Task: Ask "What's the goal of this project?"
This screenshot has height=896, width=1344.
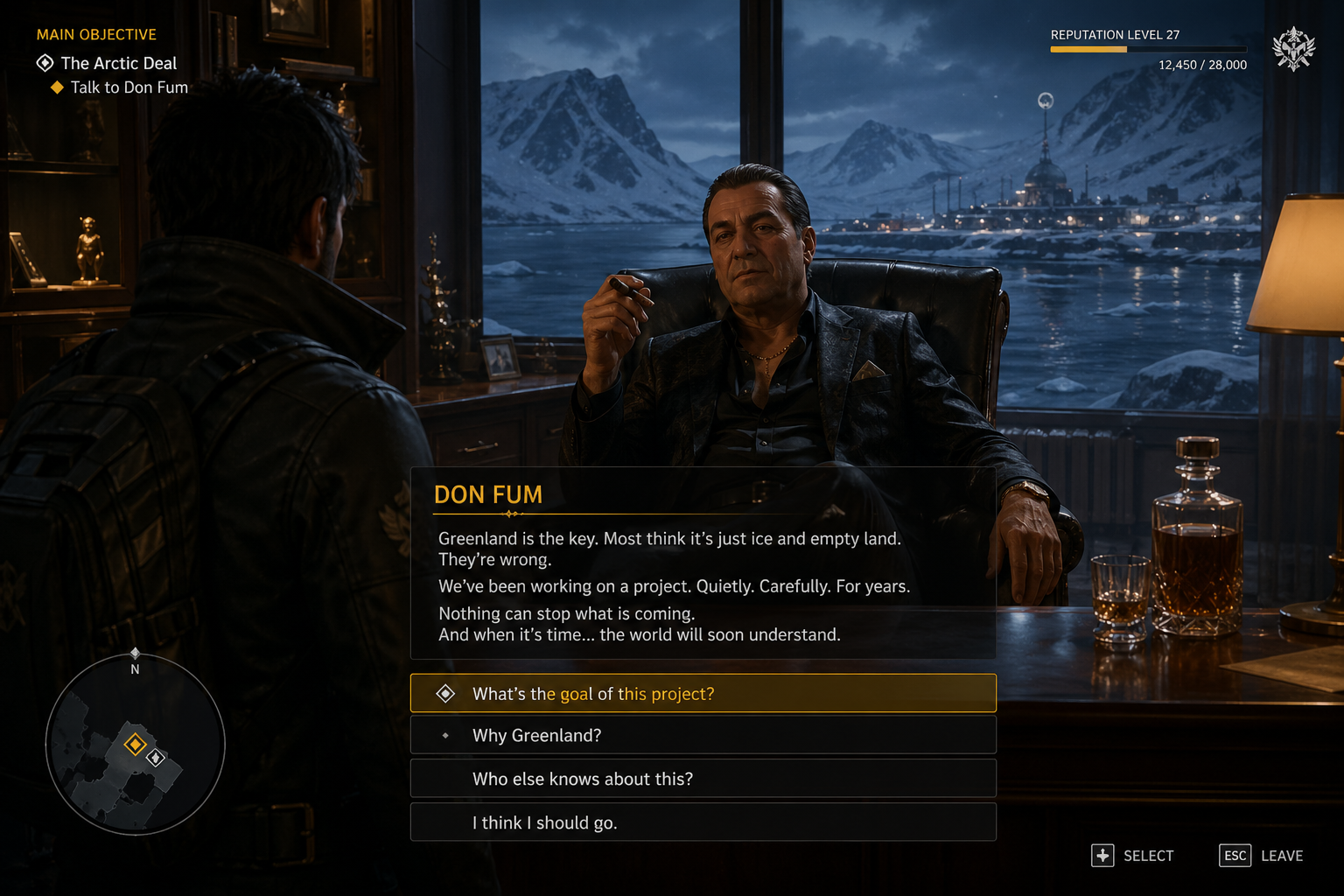Action: tap(703, 693)
